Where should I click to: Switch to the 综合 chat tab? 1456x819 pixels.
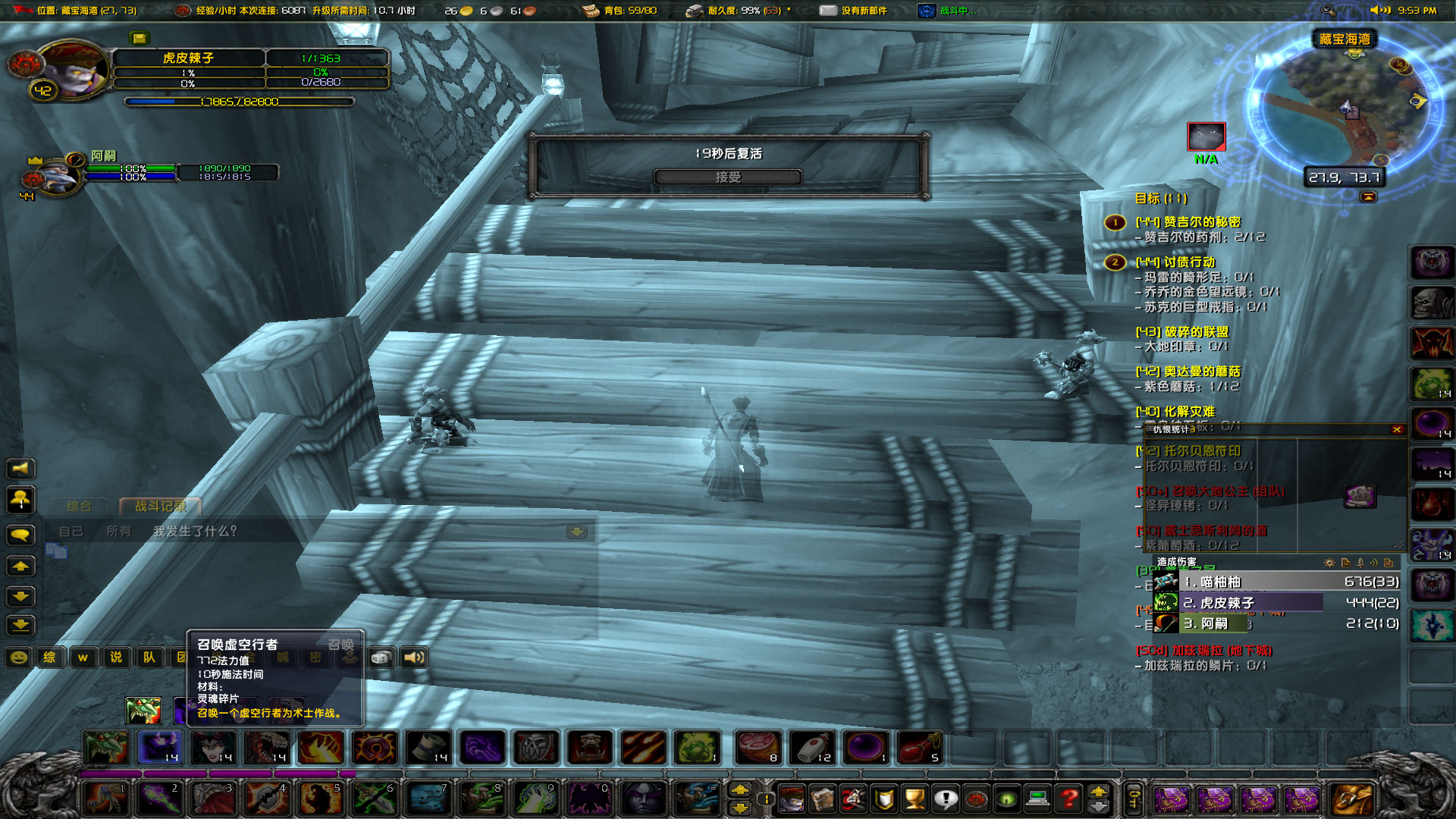point(80,505)
